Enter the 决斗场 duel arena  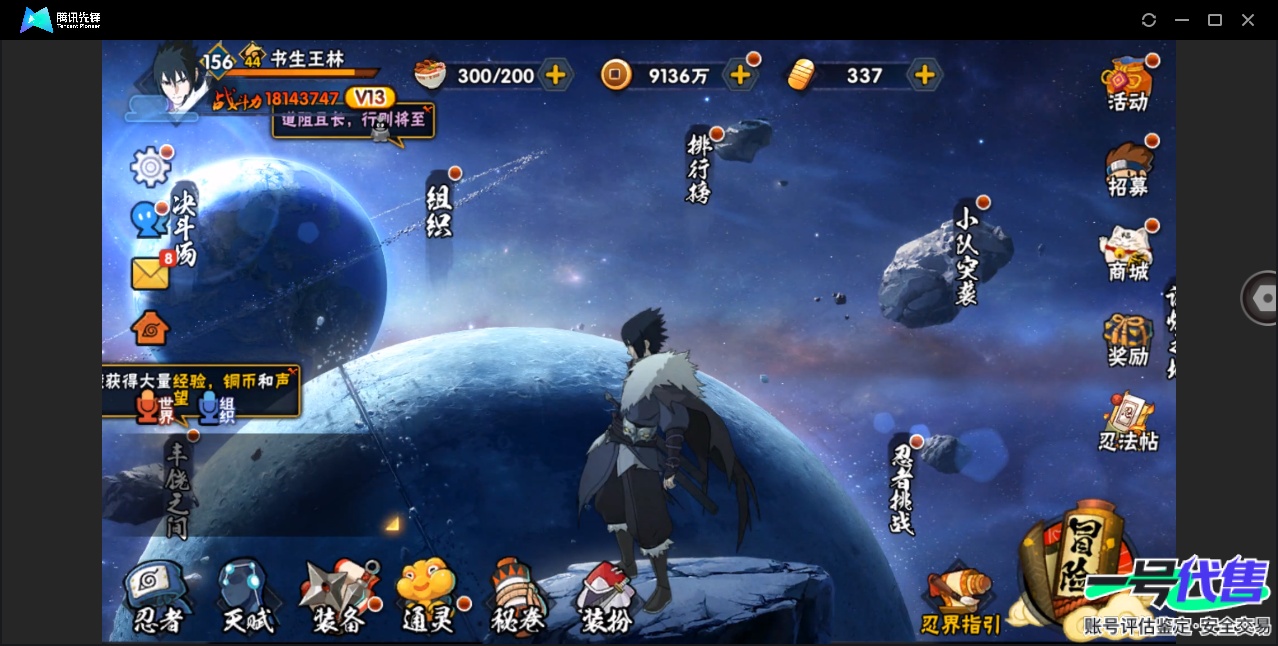click(x=183, y=226)
